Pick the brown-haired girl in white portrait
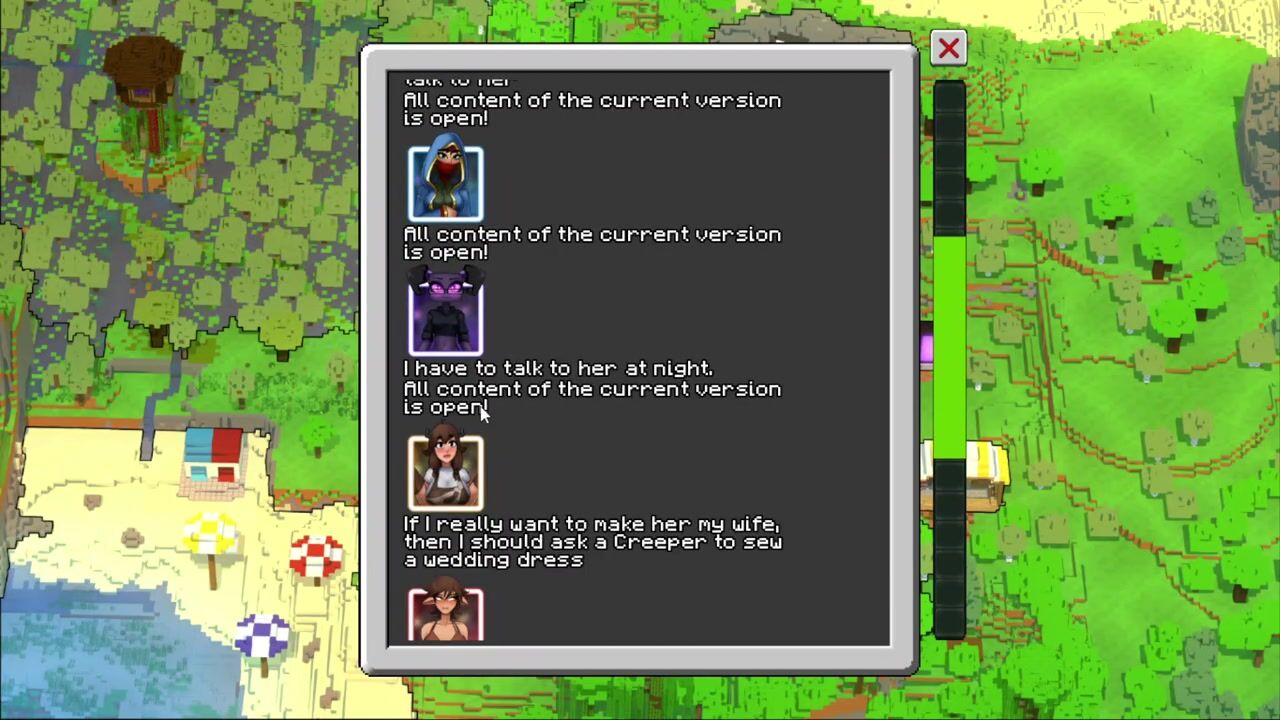This screenshot has height=720, width=1280. coord(445,472)
